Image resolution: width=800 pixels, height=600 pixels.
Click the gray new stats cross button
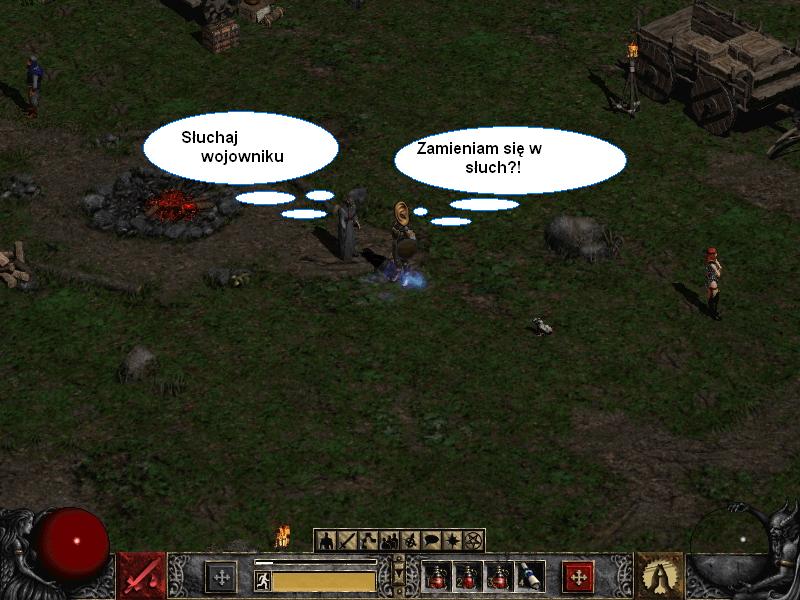pos(221,577)
